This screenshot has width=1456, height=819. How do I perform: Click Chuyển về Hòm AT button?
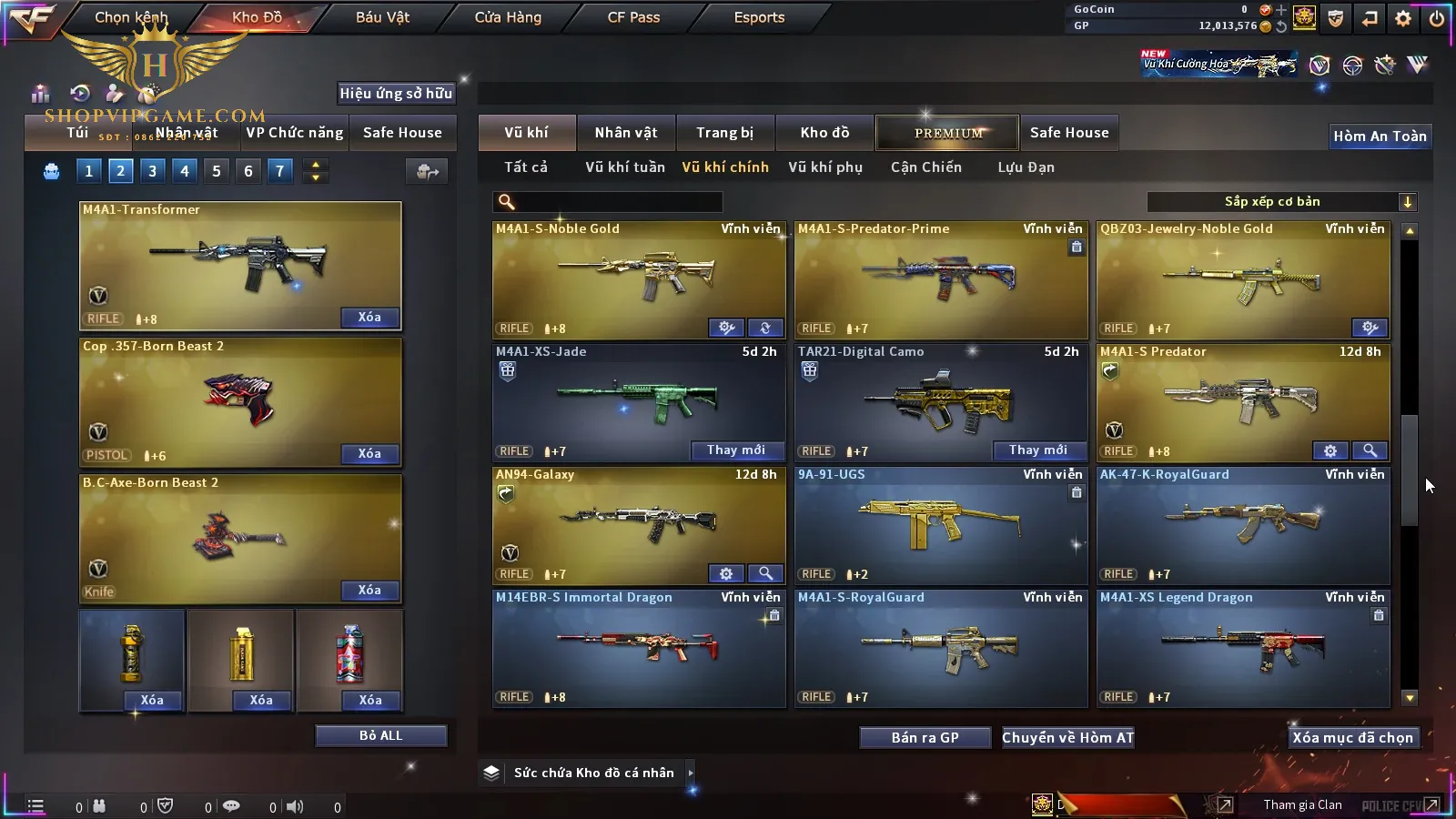pos(1067,738)
